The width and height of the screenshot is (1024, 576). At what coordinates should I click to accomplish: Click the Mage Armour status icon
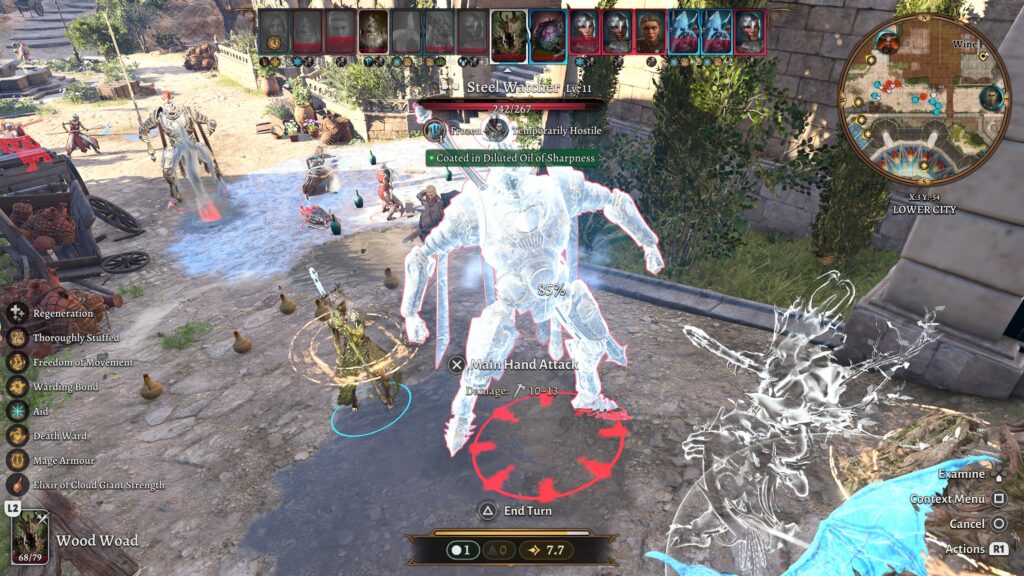[x=17, y=460]
